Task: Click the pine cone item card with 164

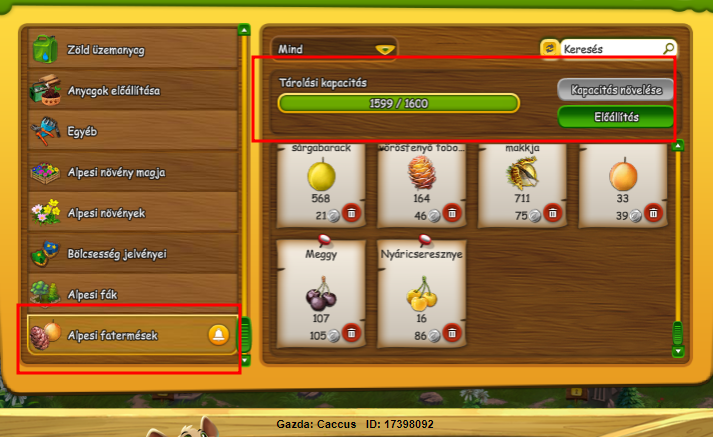Action: point(421,182)
